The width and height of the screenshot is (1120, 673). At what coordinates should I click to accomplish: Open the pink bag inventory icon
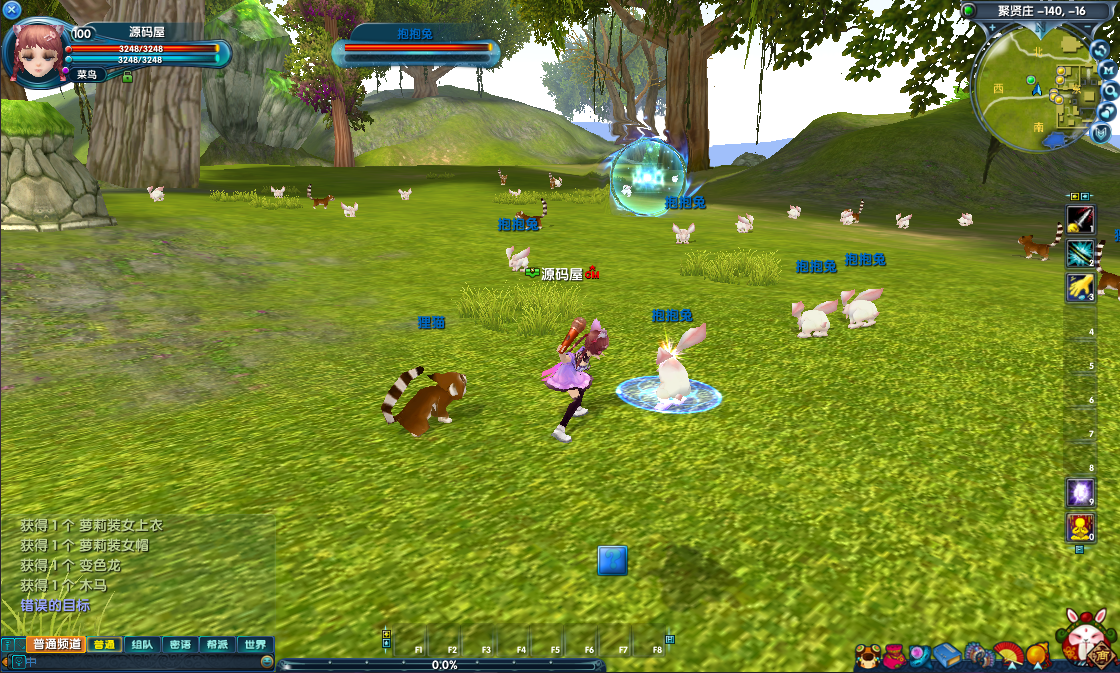click(893, 657)
